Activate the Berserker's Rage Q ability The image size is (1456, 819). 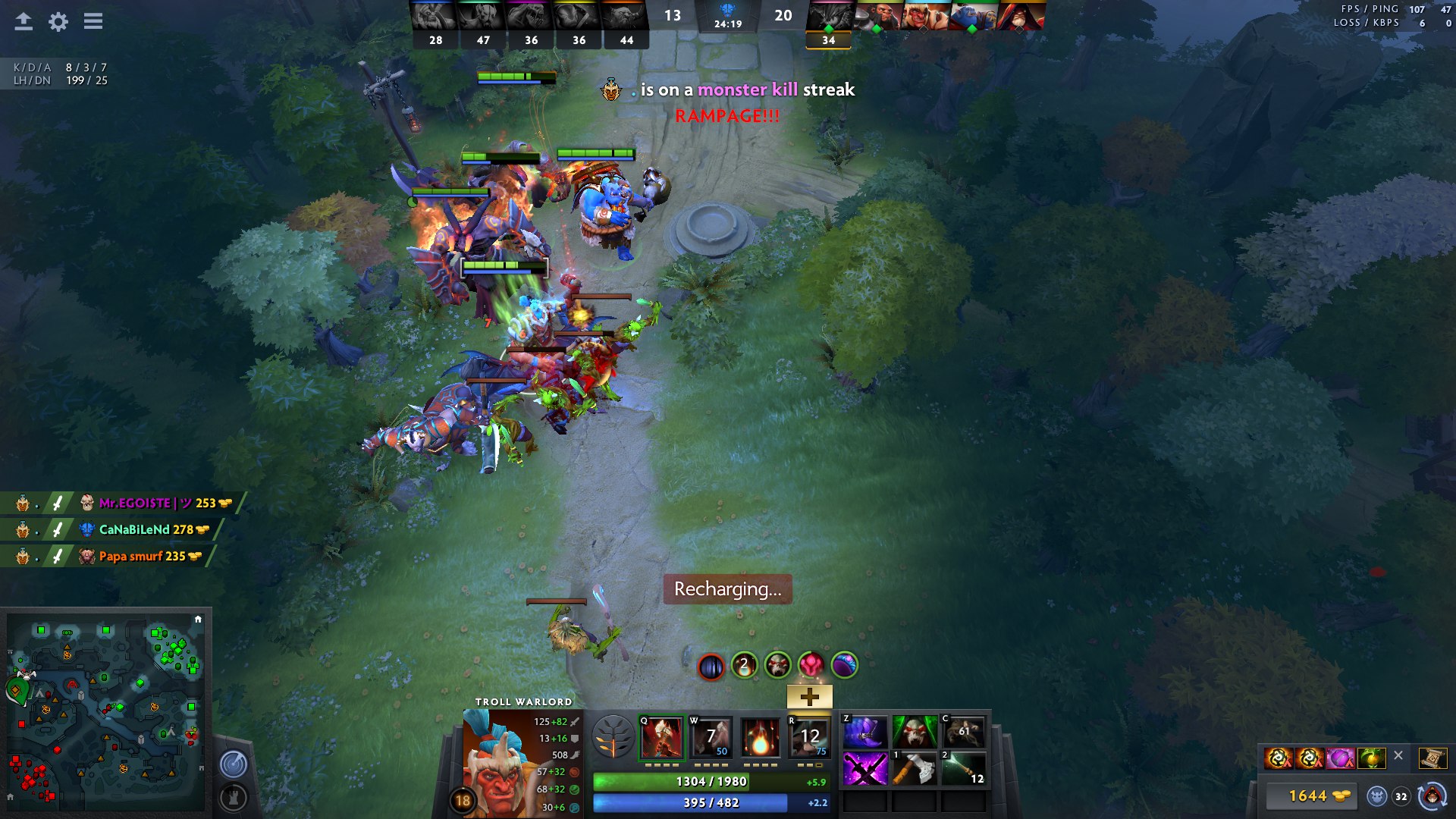[x=662, y=738]
